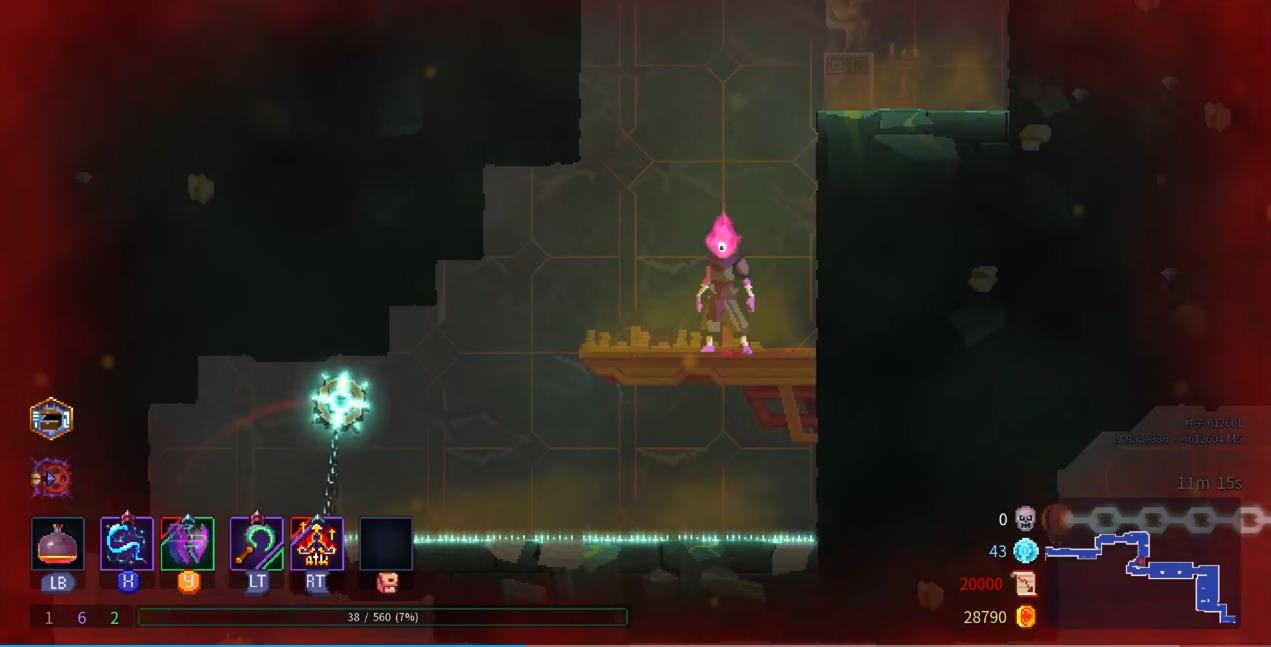
Task: Click the hexagonal chest status icon
Action: point(51,419)
